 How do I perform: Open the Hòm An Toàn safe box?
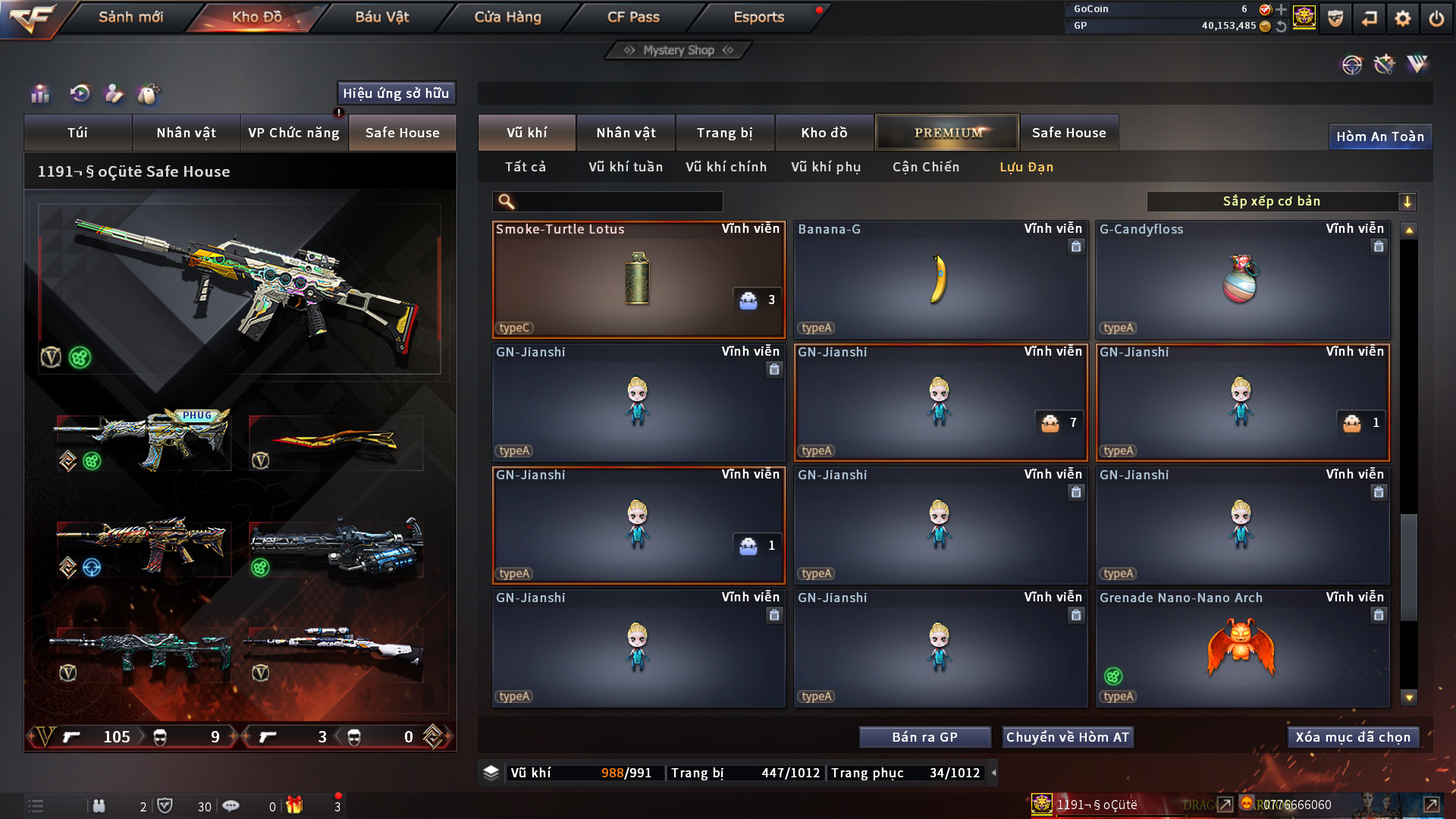pos(1379,136)
